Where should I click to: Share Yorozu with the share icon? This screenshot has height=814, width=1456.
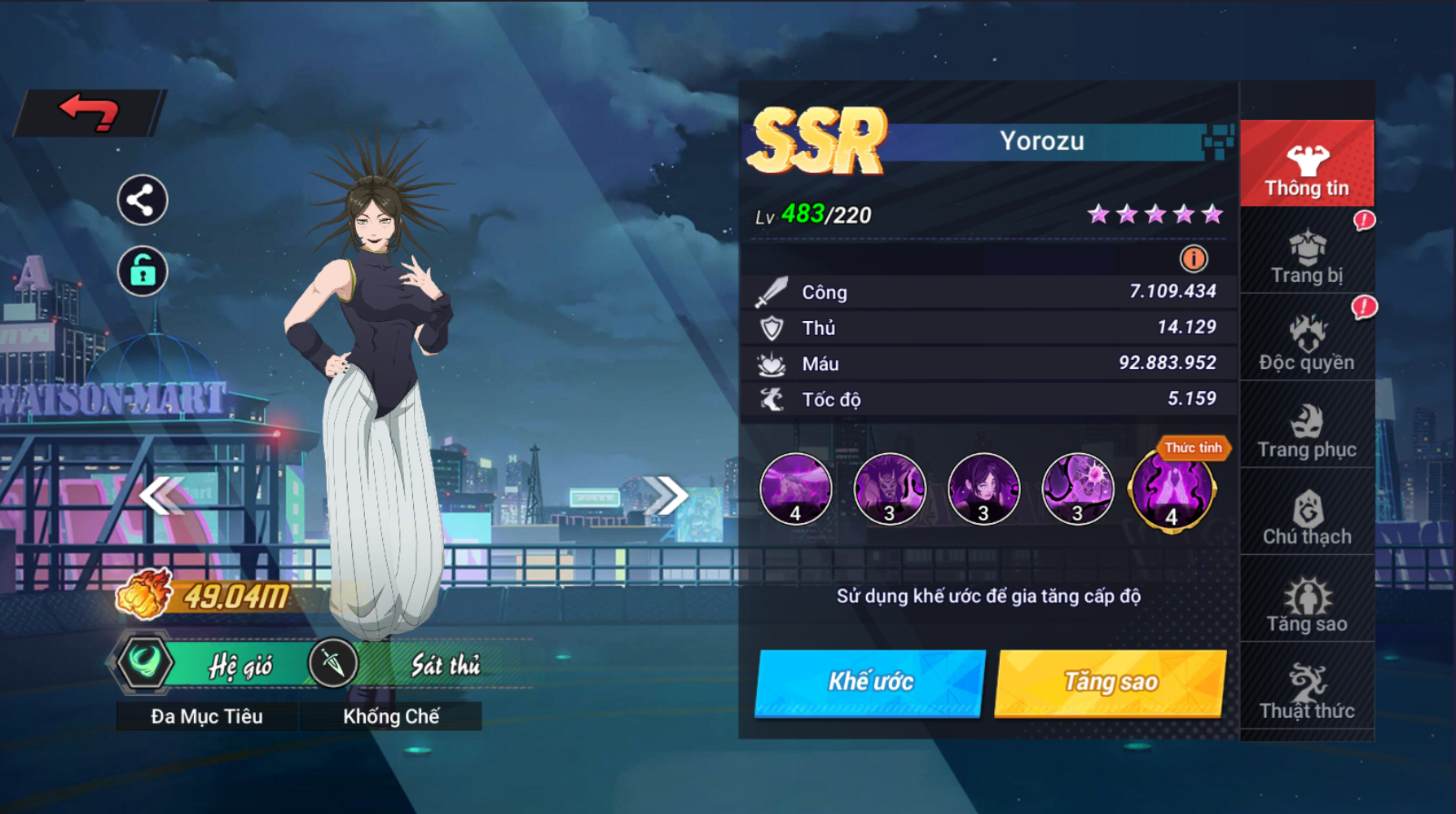click(x=142, y=200)
